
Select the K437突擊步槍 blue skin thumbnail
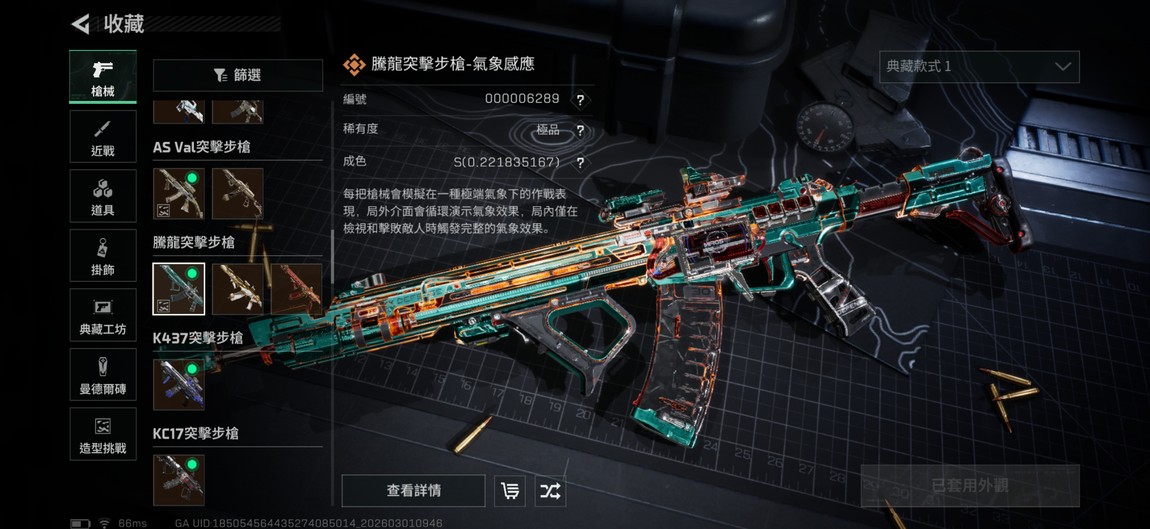pos(179,385)
